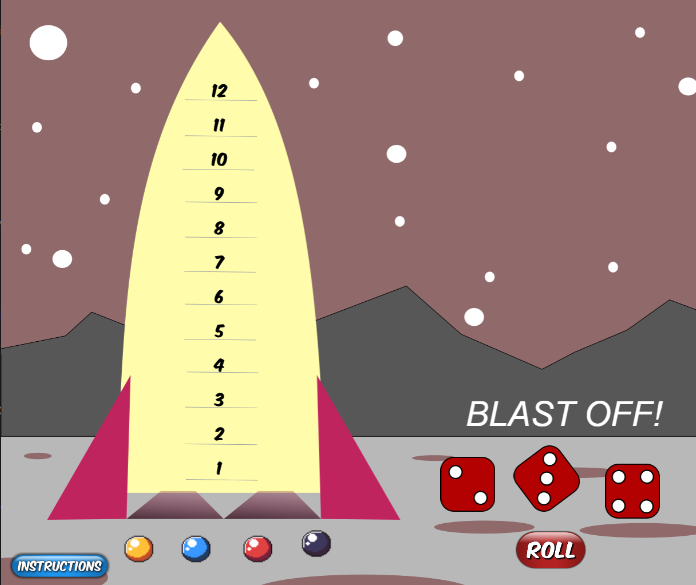Choose number 5 on the rocket
Image resolution: width=696 pixels, height=585 pixels.
[219, 331]
